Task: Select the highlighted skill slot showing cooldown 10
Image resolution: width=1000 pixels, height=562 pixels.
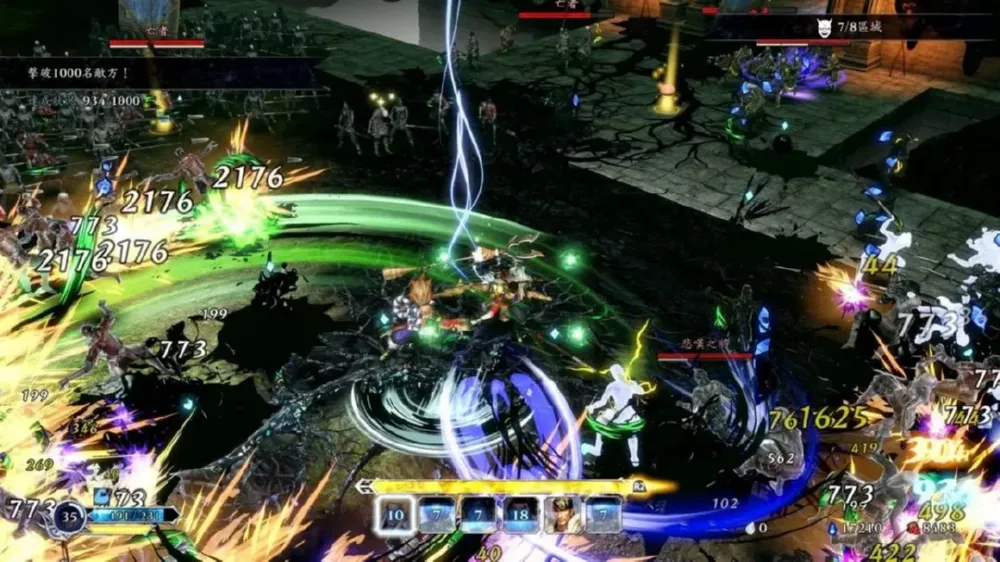Action: [394, 514]
